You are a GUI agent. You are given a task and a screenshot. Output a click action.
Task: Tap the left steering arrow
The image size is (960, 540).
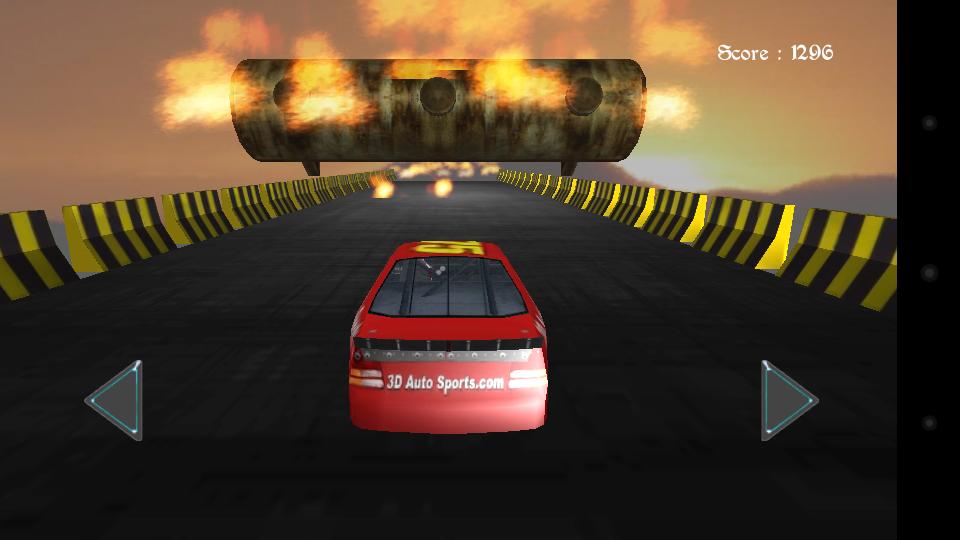coord(117,400)
